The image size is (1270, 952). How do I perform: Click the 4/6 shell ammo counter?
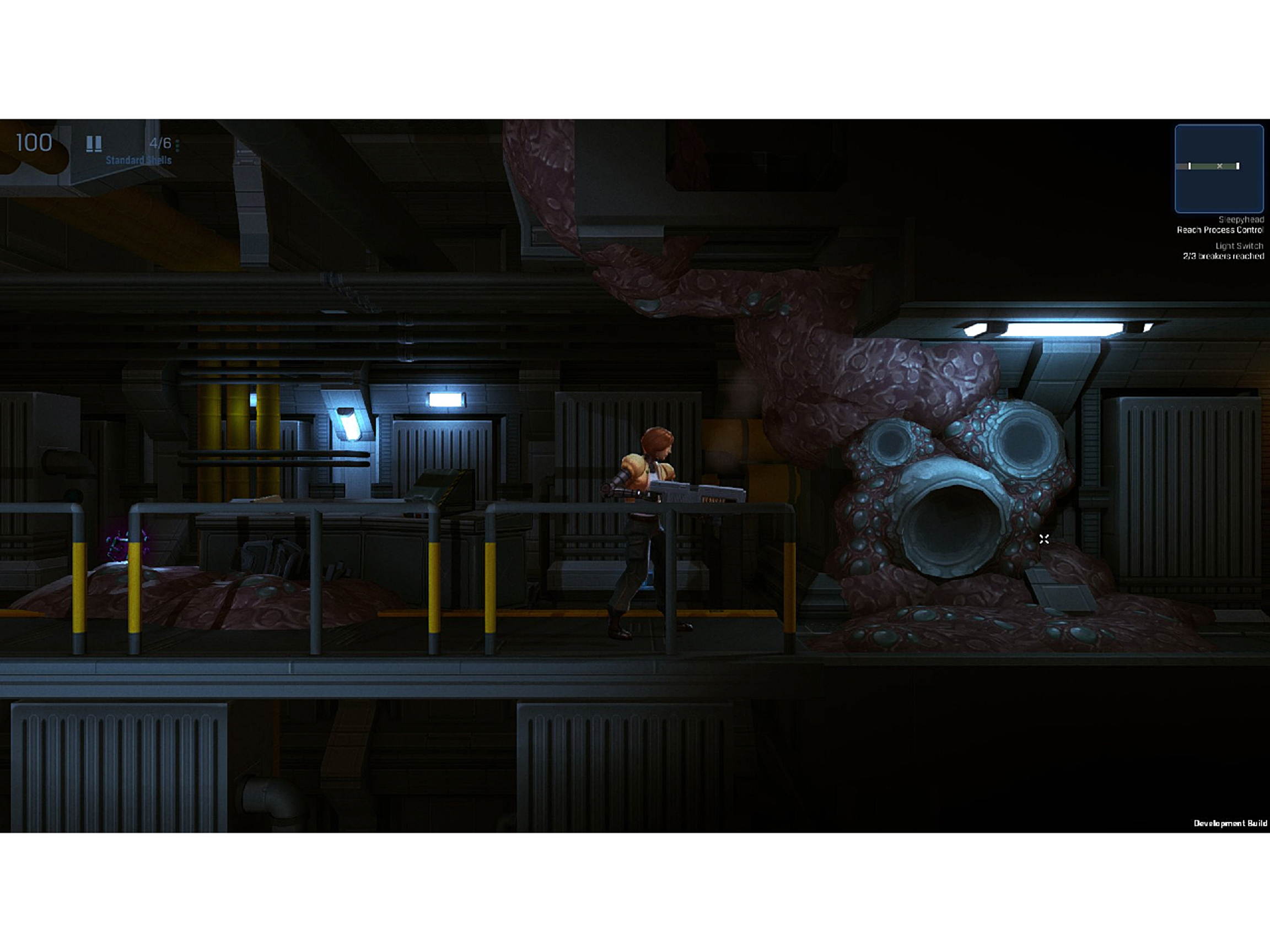pyautogui.click(x=161, y=142)
